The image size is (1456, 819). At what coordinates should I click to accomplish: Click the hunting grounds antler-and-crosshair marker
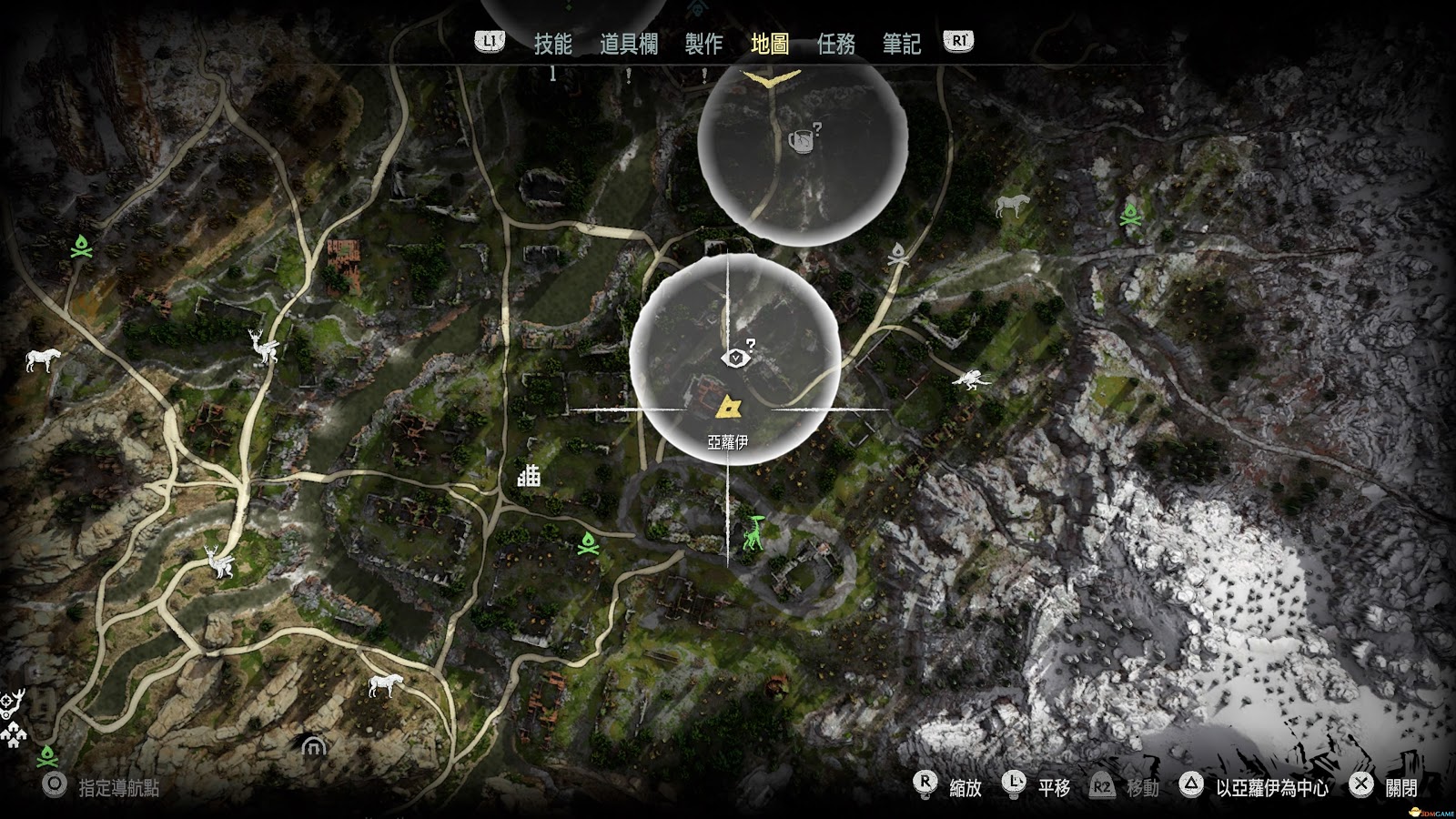click(x=12, y=703)
